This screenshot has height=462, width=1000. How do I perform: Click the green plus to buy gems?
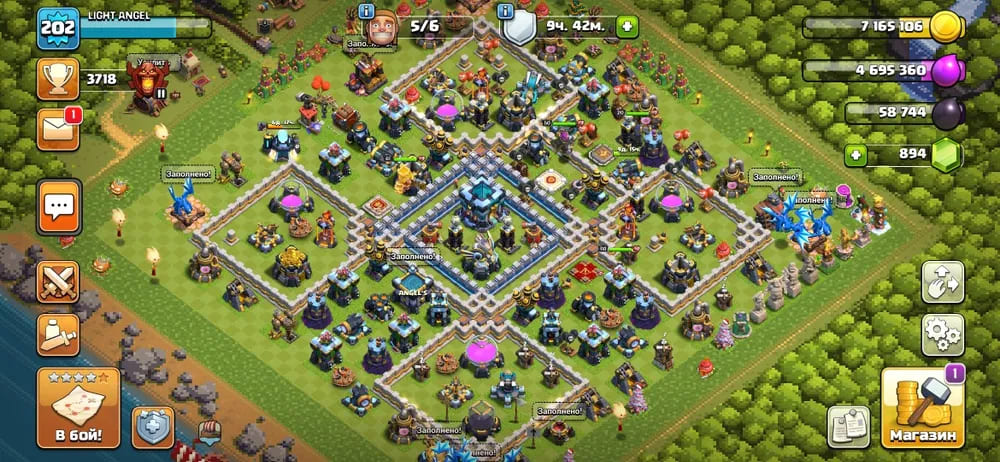pos(856,155)
